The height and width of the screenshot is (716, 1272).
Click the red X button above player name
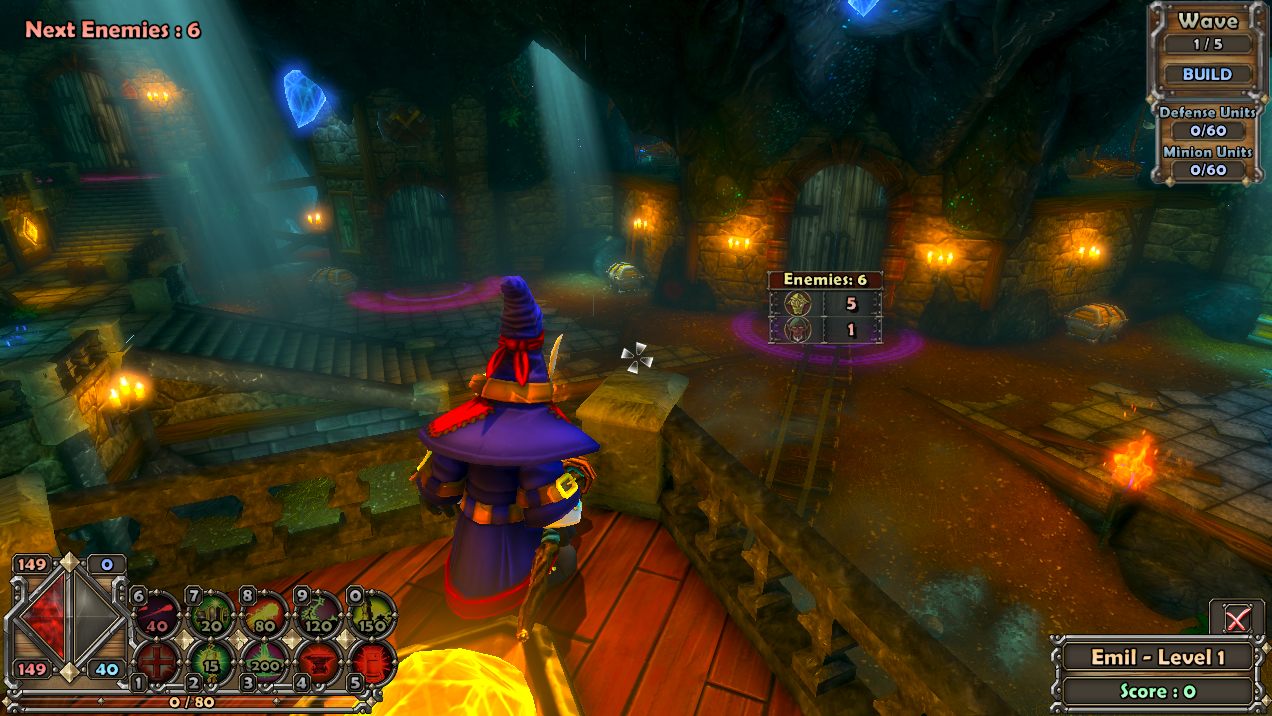point(1236,619)
